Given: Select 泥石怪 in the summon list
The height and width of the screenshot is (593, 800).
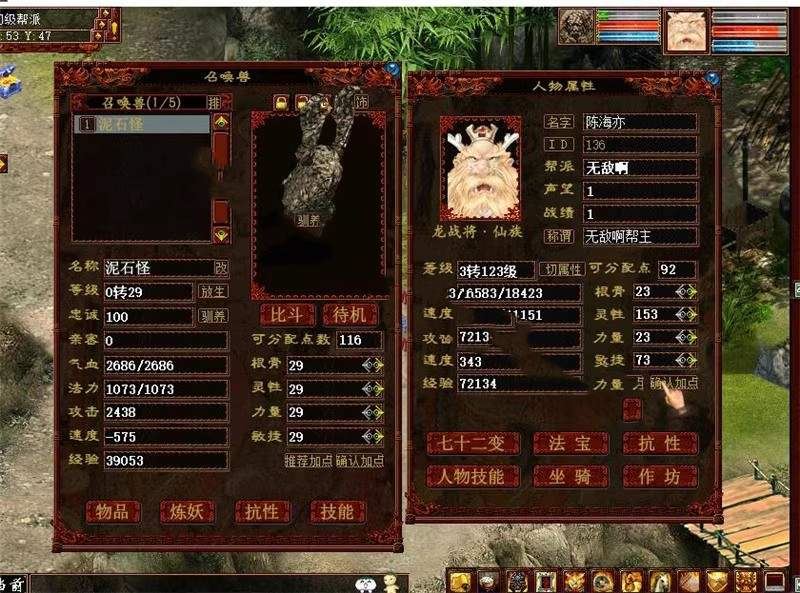Looking at the screenshot, I should tap(140, 125).
